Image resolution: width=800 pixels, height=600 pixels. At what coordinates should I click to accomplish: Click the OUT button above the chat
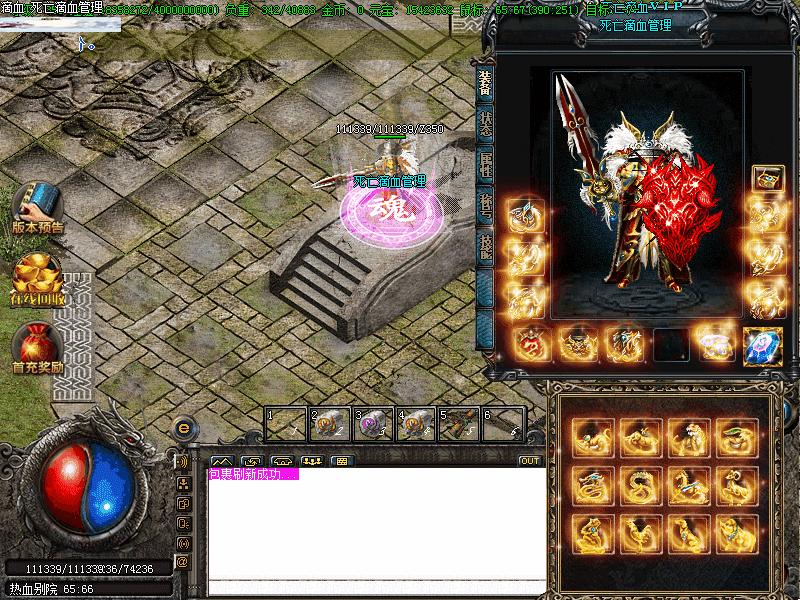(529, 461)
